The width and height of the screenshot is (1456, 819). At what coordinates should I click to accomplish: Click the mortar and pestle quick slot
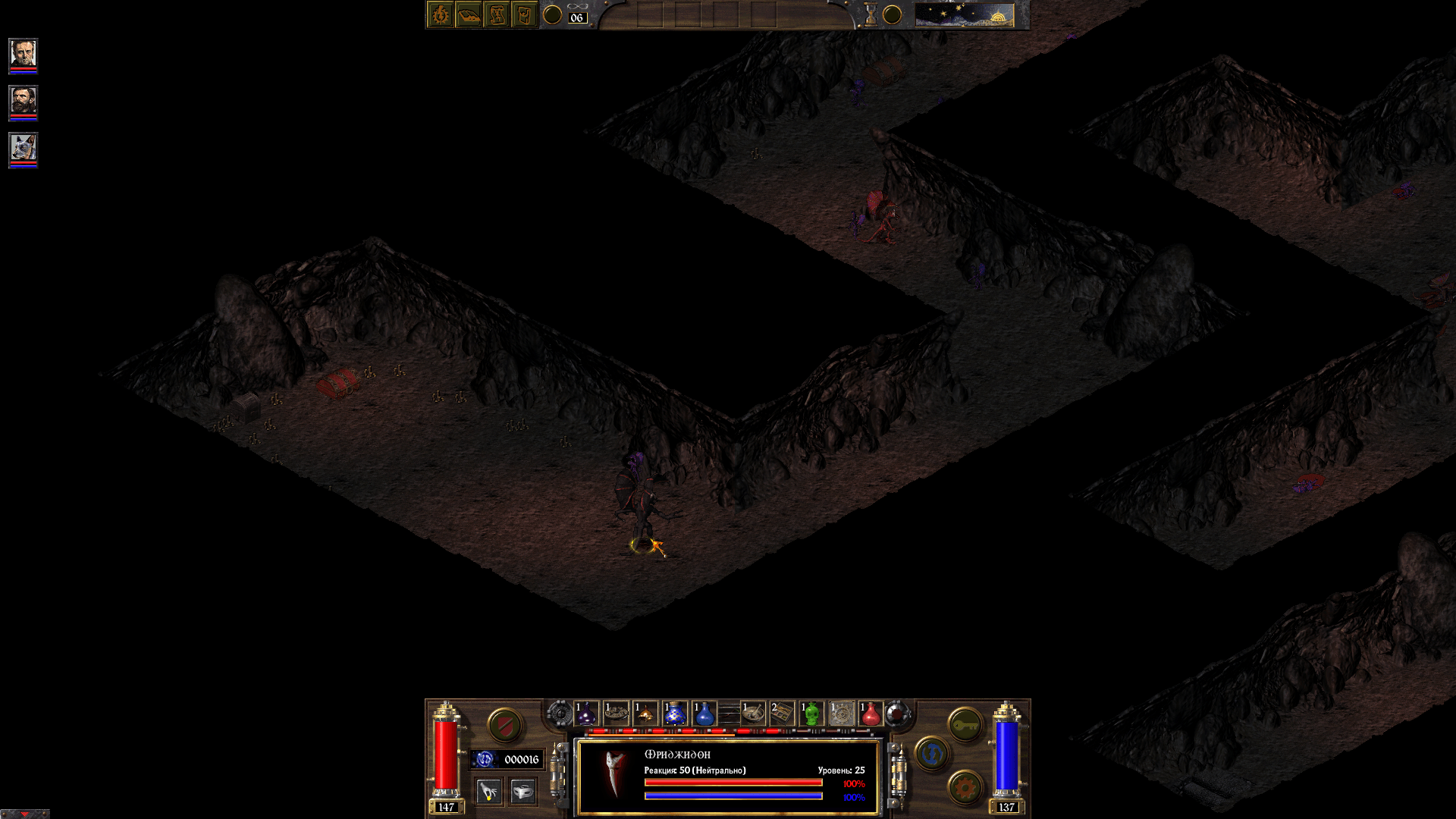tap(754, 714)
